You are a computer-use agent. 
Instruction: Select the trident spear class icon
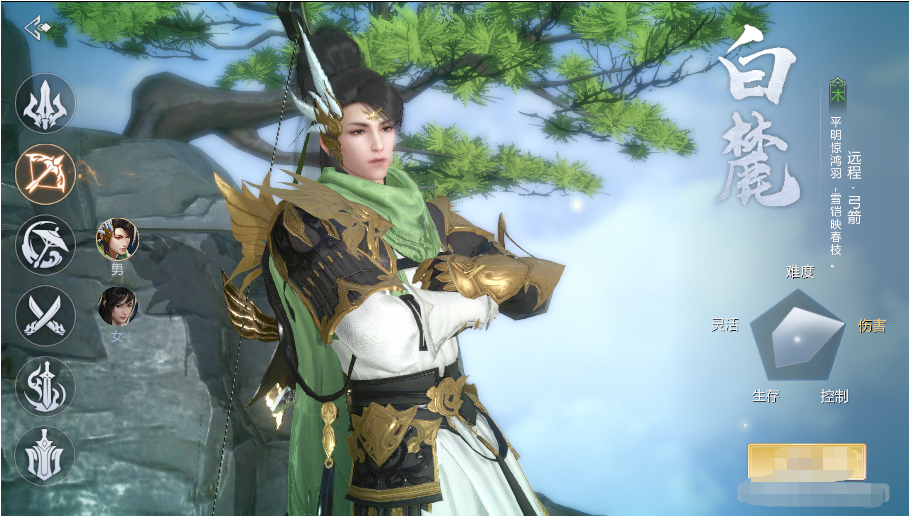45,103
